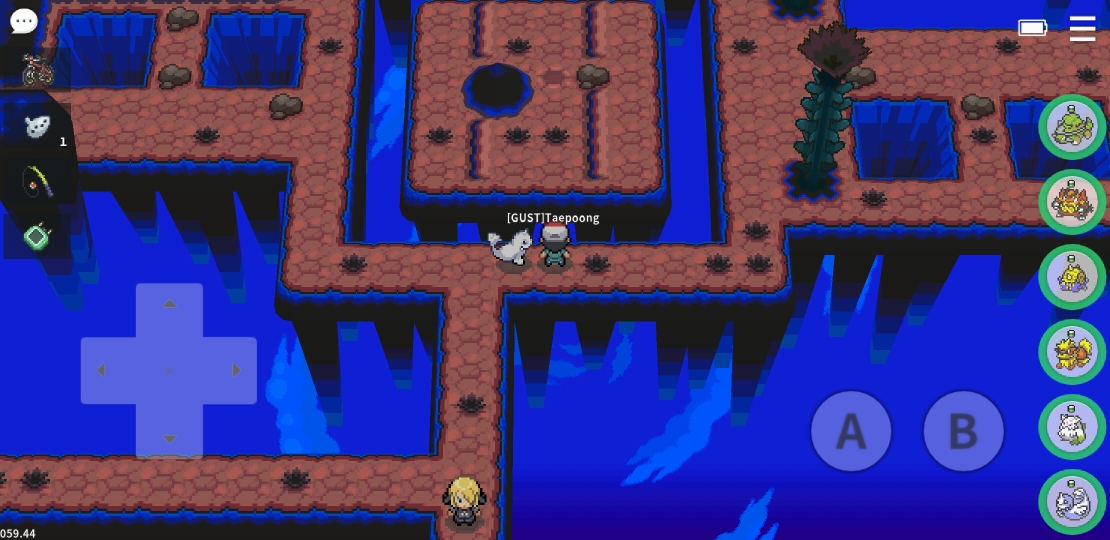The height and width of the screenshot is (540, 1110).
Task: Select the Infernape party slot
Action: click(x=1071, y=202)
